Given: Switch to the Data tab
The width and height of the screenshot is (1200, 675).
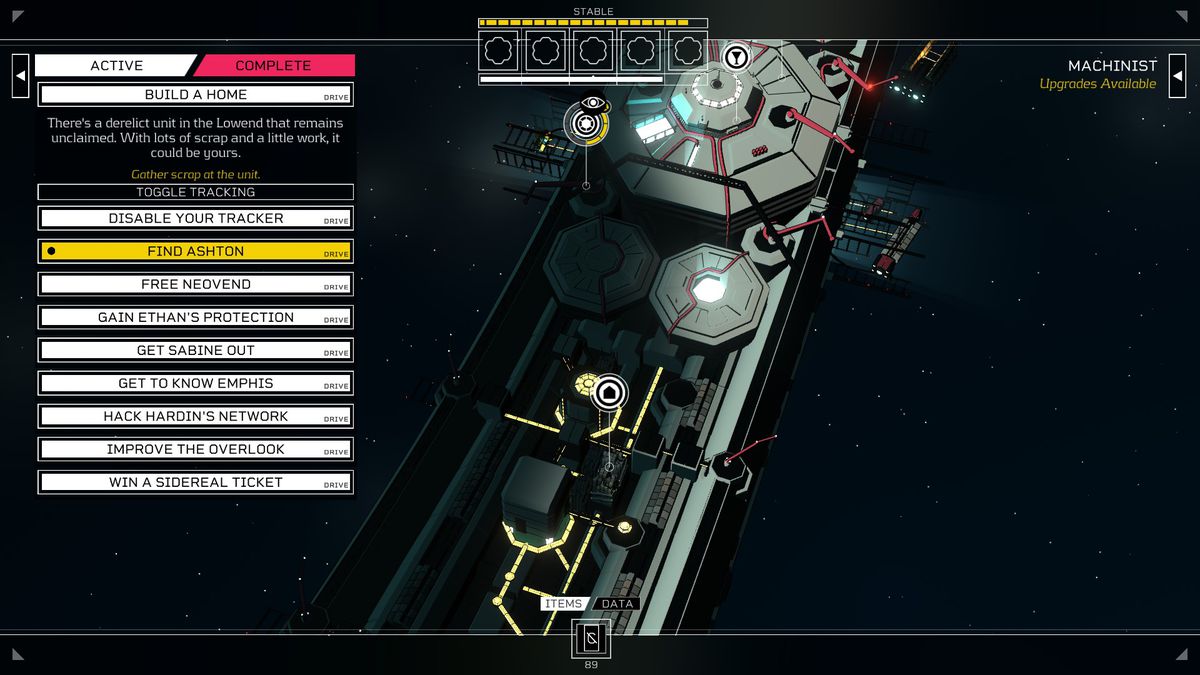Looking at the screenshot, I should 617,604.
